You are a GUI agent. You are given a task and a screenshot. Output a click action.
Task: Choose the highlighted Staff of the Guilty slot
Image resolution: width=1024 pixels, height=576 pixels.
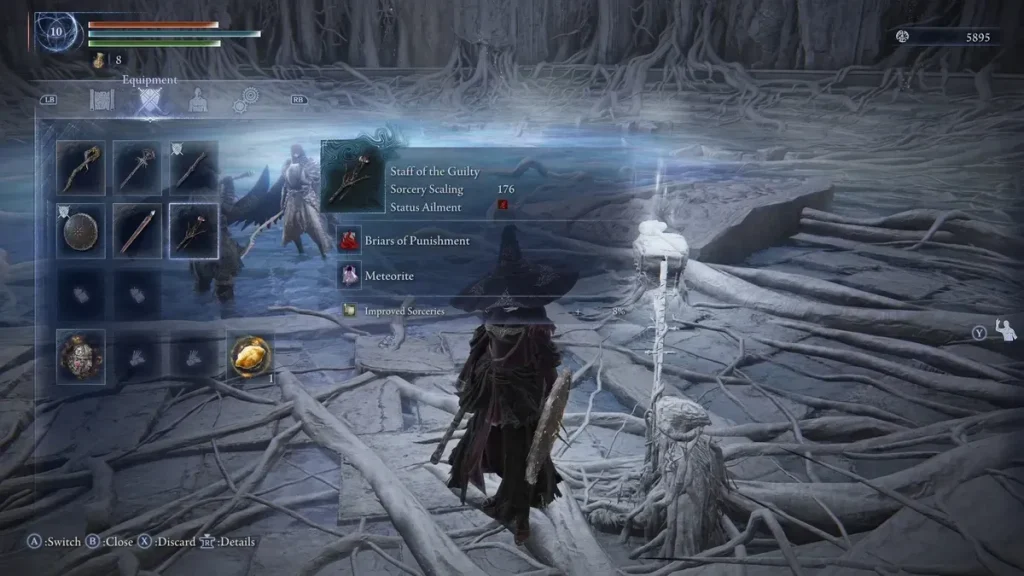(x=194, y=230)
